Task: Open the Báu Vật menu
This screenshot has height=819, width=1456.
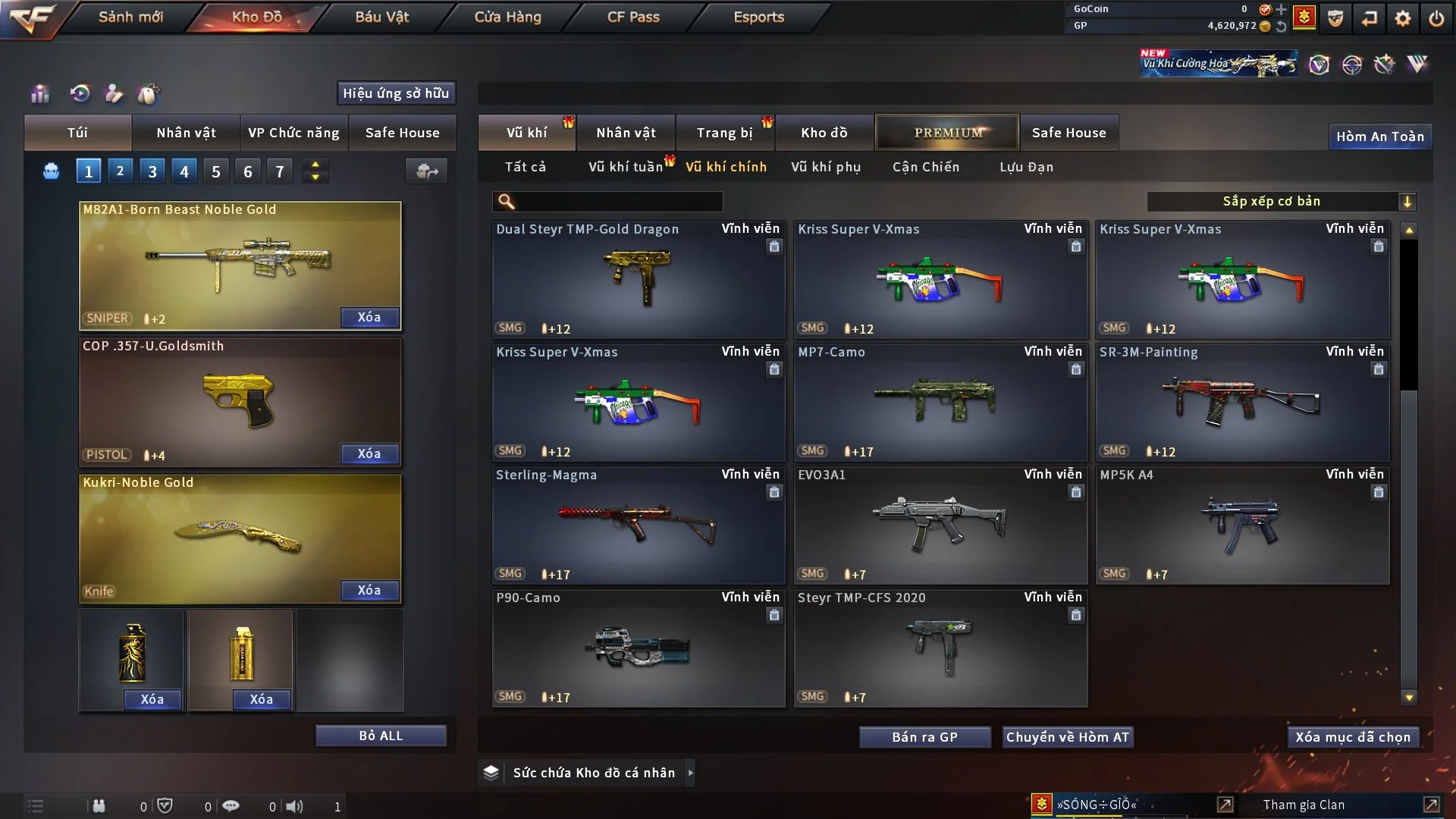Action: [381, 17]
